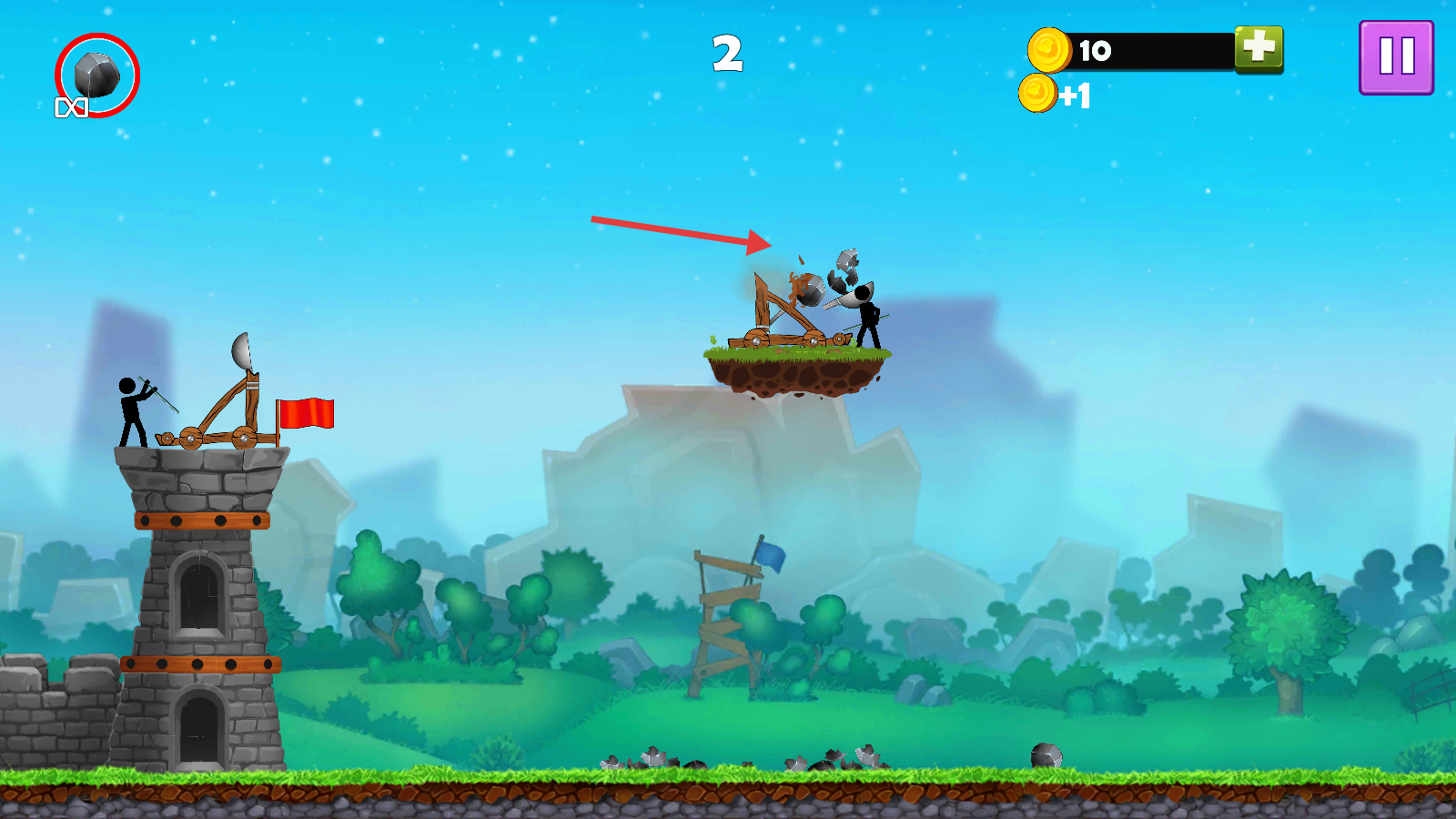This screenshot has height=819, width=1456.
Task: Select the stone ammo icon
Action: tap(96, 76)
